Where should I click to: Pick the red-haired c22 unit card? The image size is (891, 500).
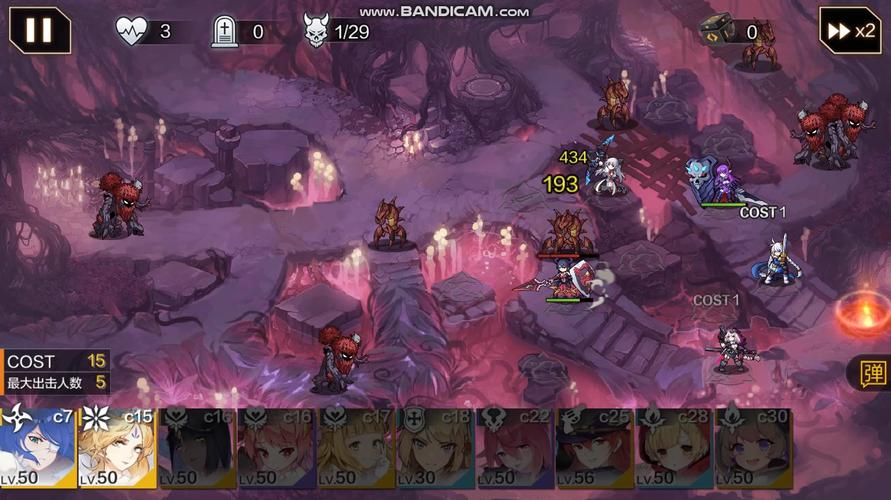(515, 448)
